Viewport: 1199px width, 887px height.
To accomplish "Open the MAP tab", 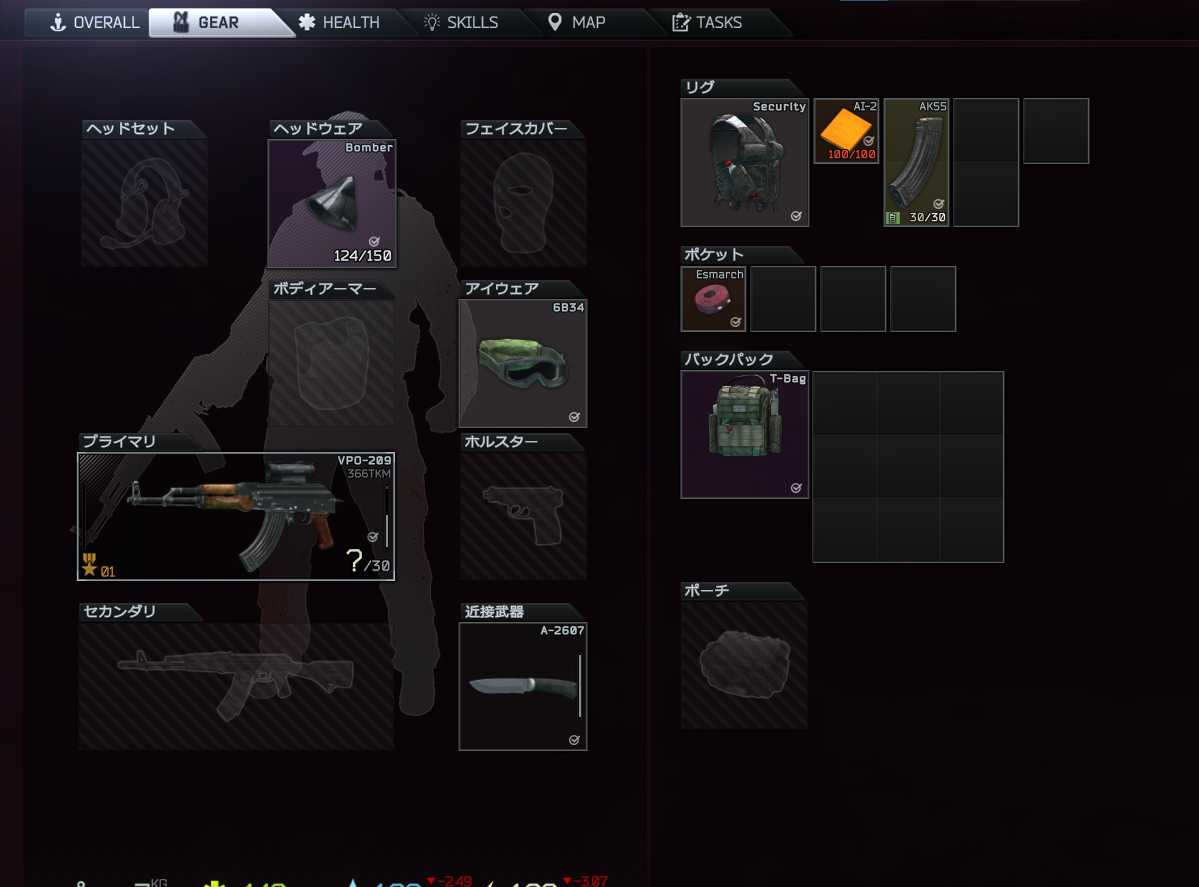I will (577, 22).
